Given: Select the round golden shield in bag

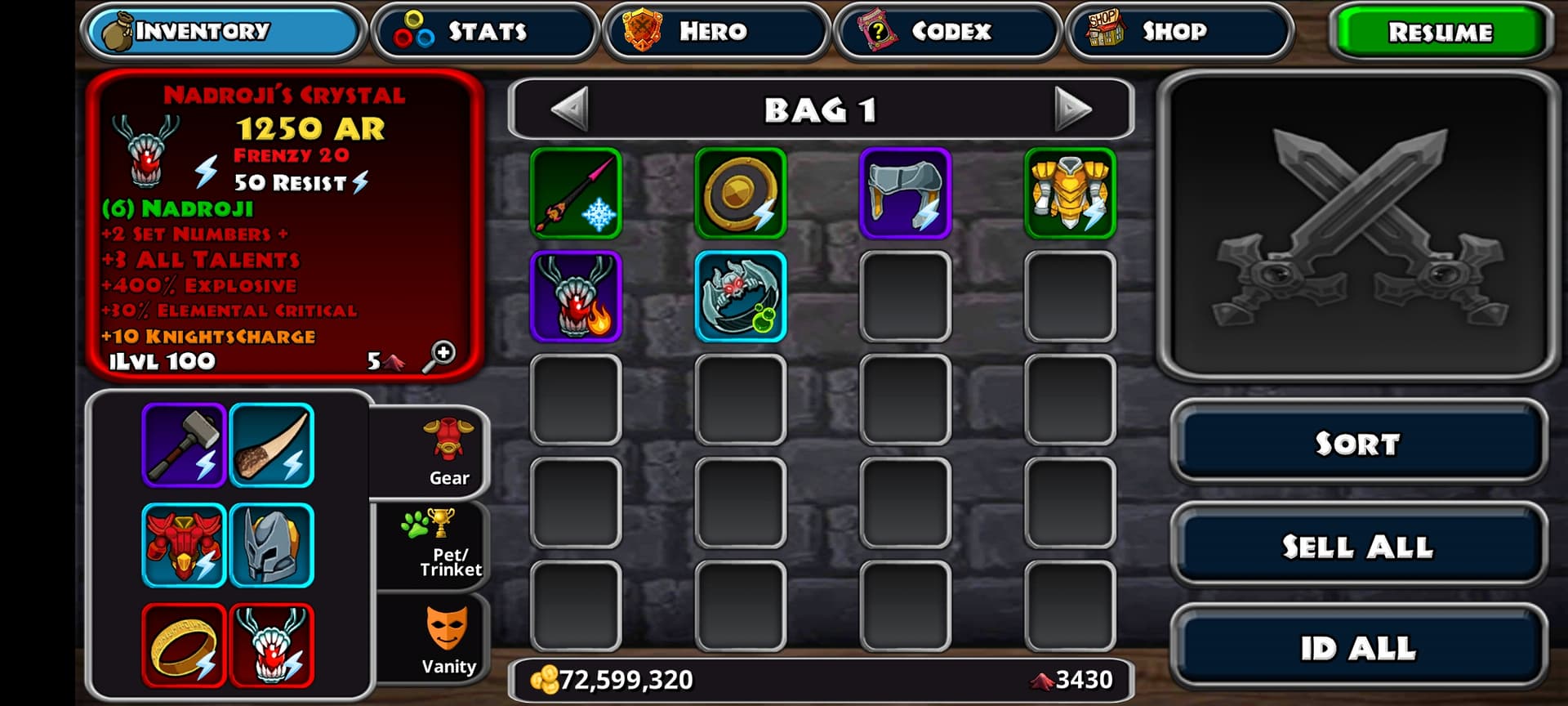Looking at the screenshot, I should [x=741, y=194].
